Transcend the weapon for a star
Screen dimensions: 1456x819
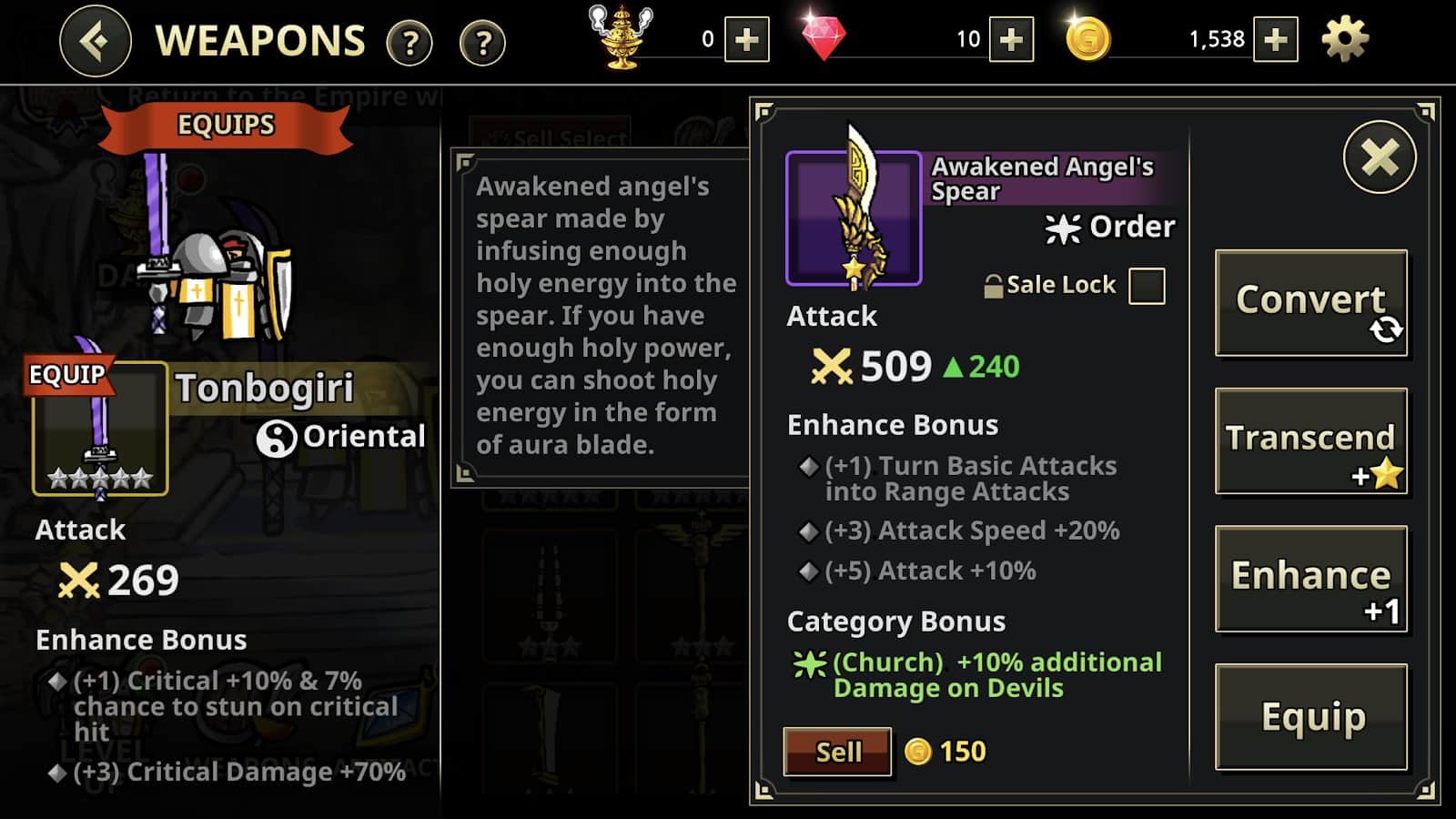pos(1310,441)
